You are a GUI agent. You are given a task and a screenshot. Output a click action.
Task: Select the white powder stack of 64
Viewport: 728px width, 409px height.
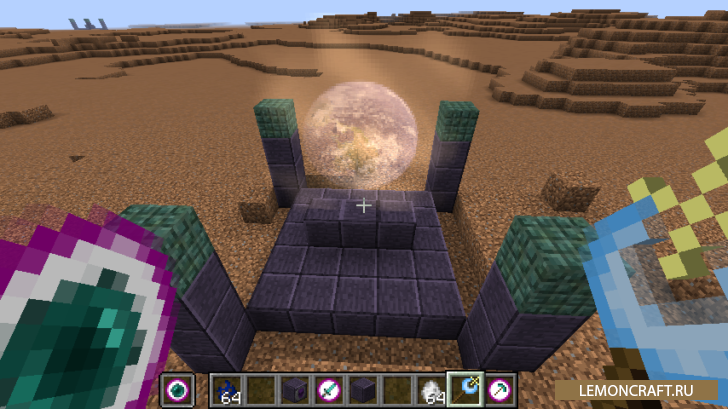pos(428,389)
